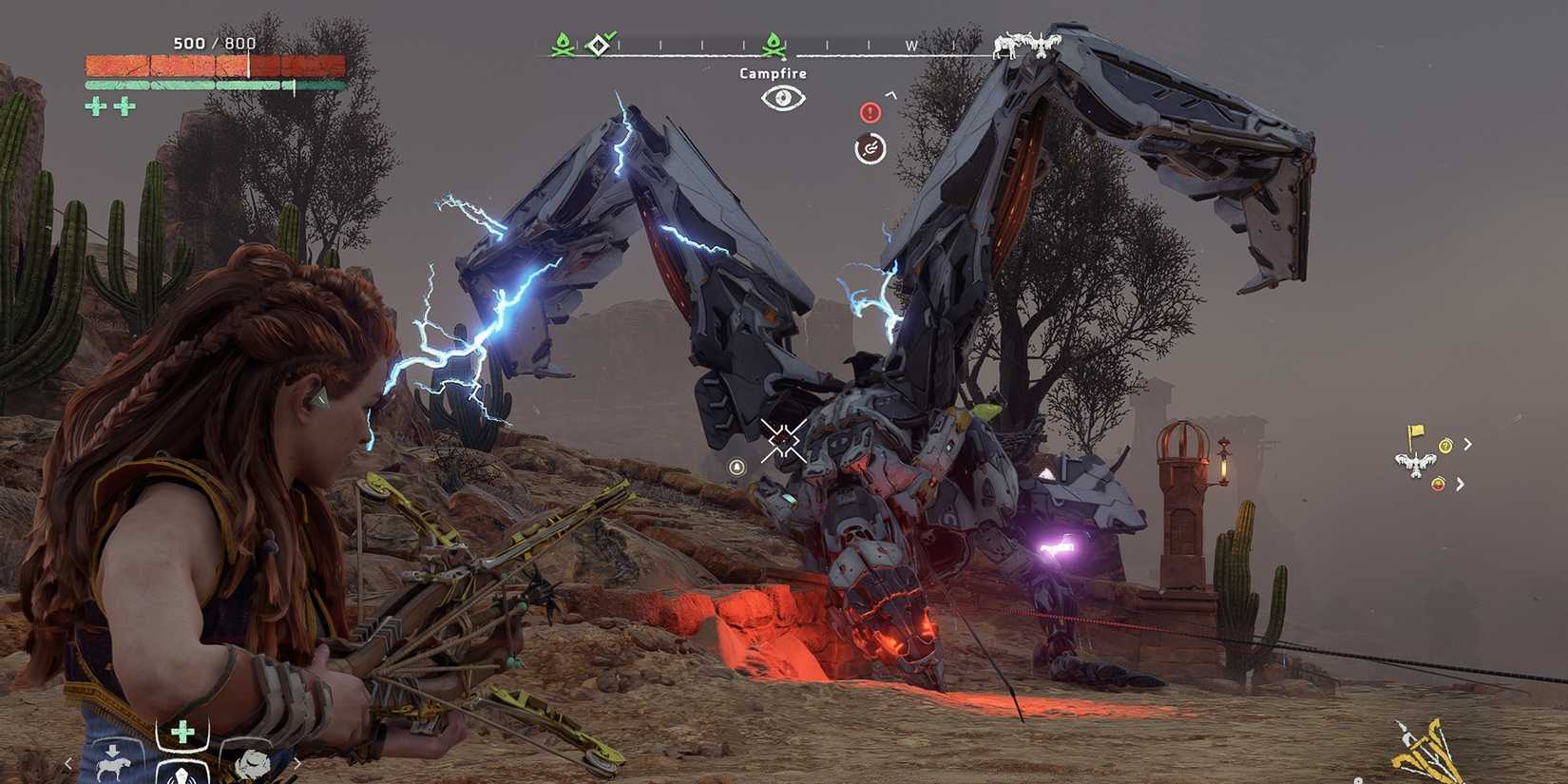Select the Campfire label on the compass

tap(773, 73)
